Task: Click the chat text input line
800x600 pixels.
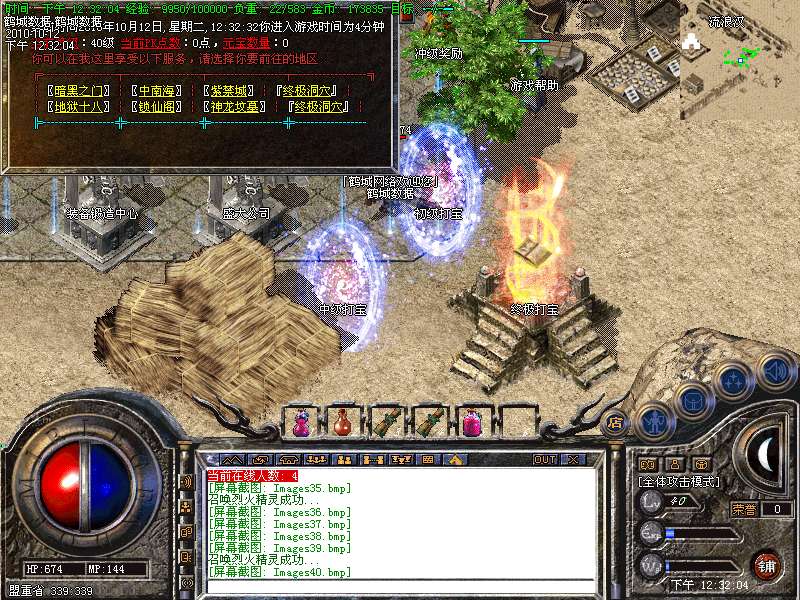Action: click(x=400, y=586)
